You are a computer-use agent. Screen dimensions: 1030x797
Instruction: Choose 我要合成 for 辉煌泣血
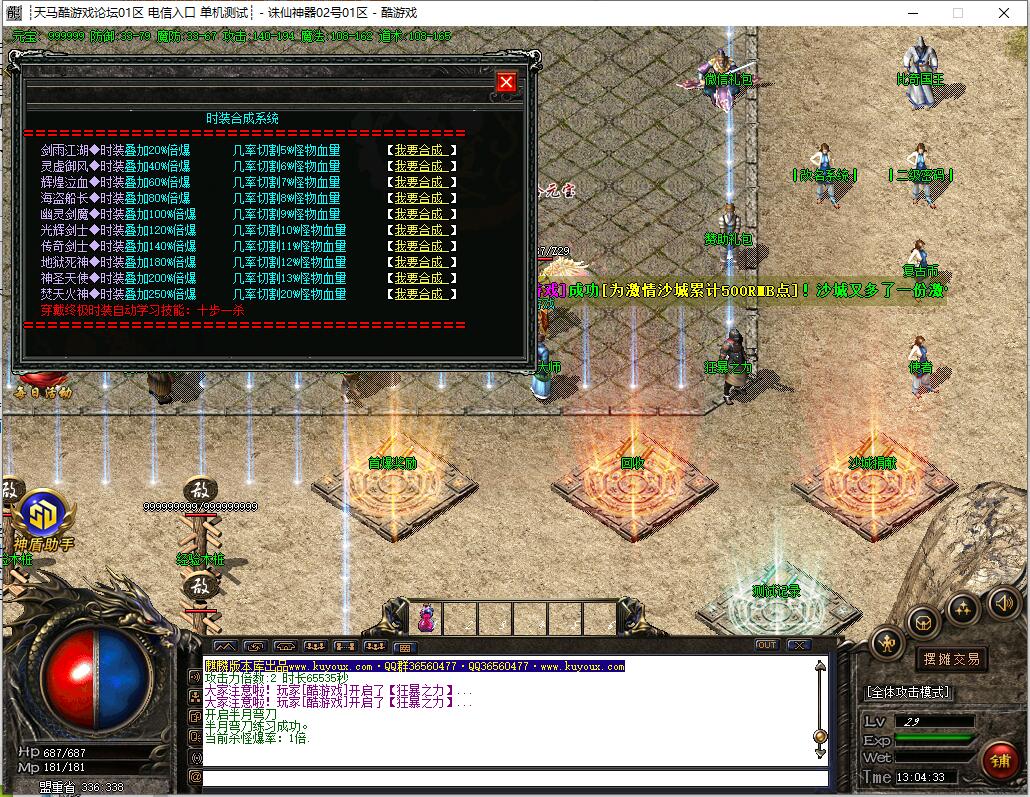(420, 182)
